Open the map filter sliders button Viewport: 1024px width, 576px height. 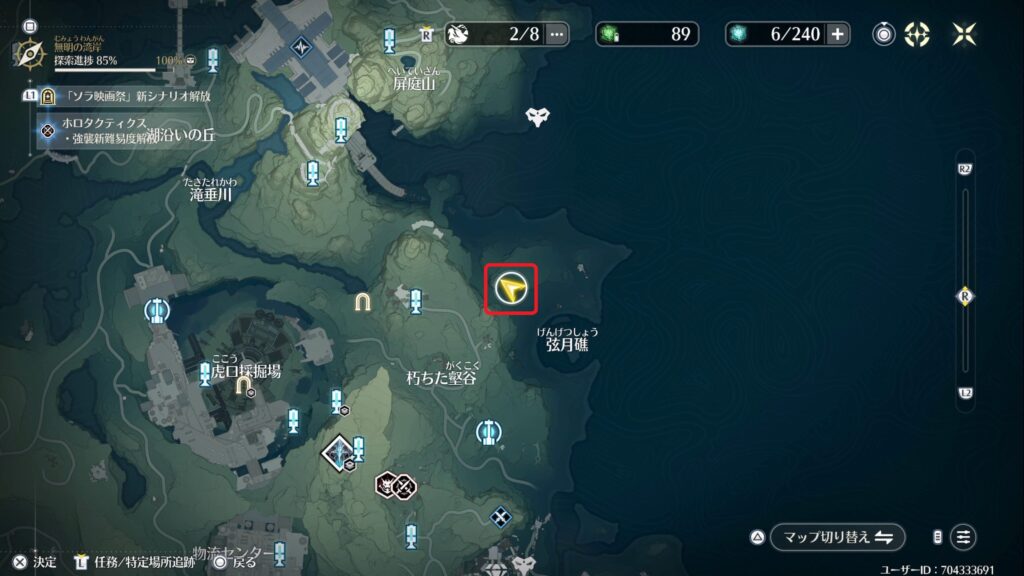point(963,537)
